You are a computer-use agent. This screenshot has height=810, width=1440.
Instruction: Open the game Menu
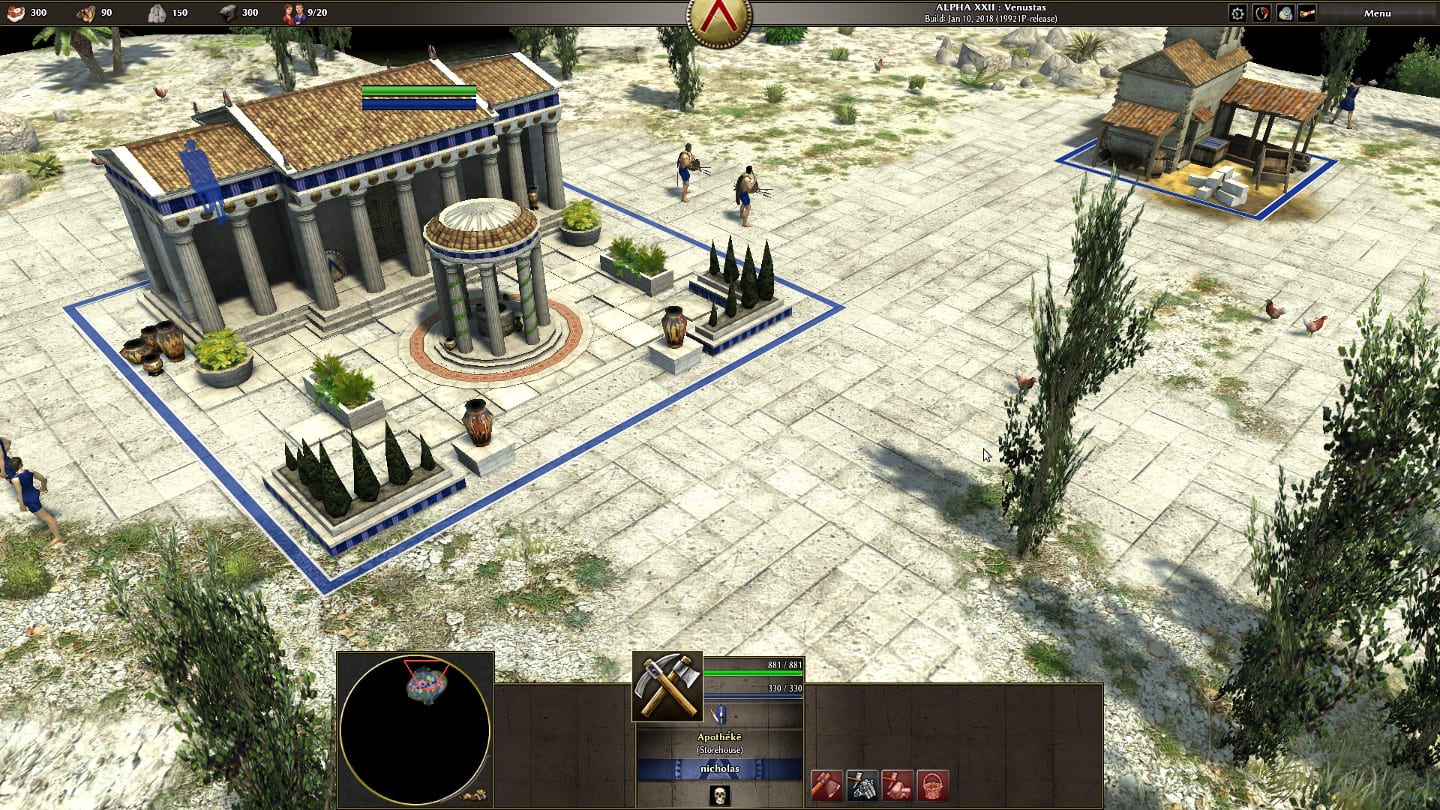click(1377, 13)
